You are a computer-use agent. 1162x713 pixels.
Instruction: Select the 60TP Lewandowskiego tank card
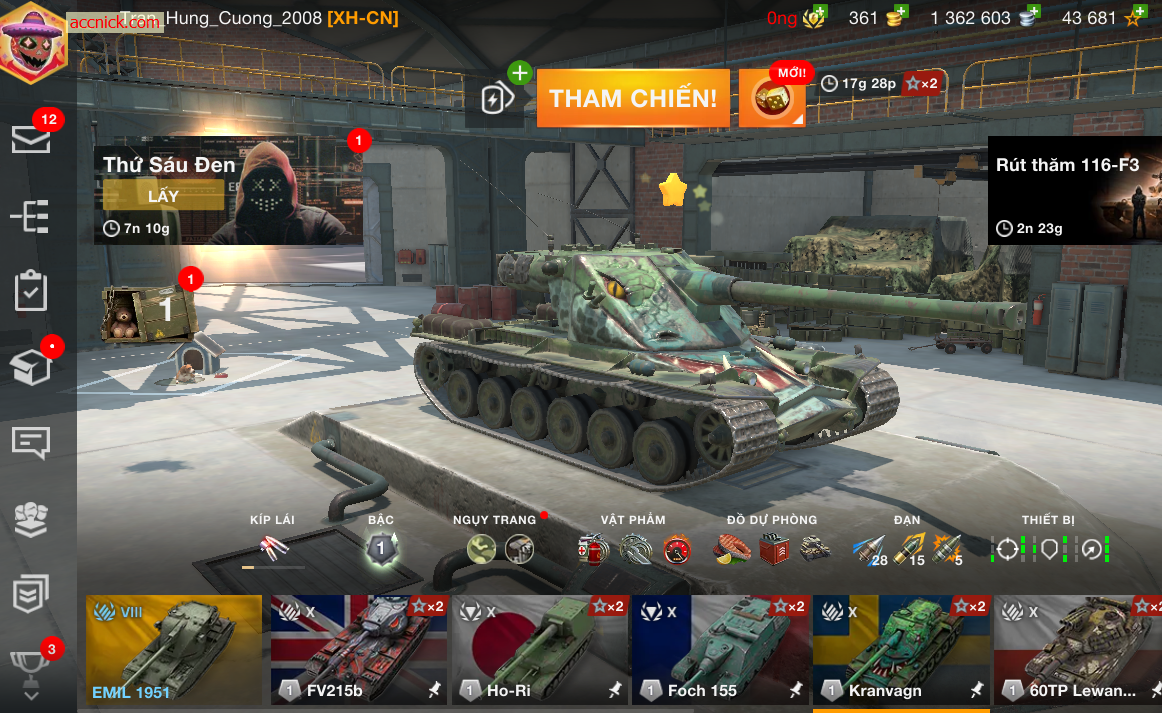pyautogui.click(x=1078, y=649)
